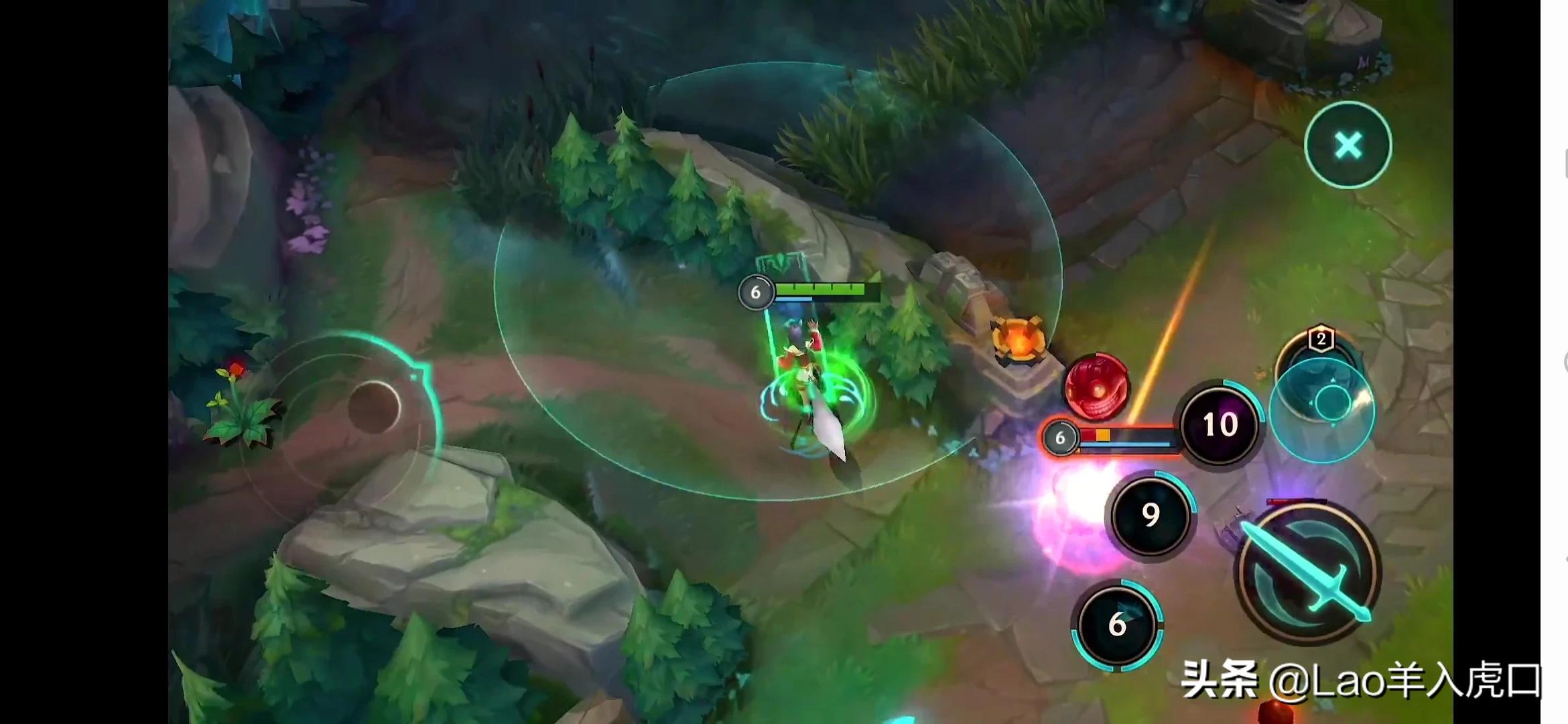Screen dimensions: 1568x724
Task: Select the ability on 10 second cooldown
Action: click(1219, 425)
